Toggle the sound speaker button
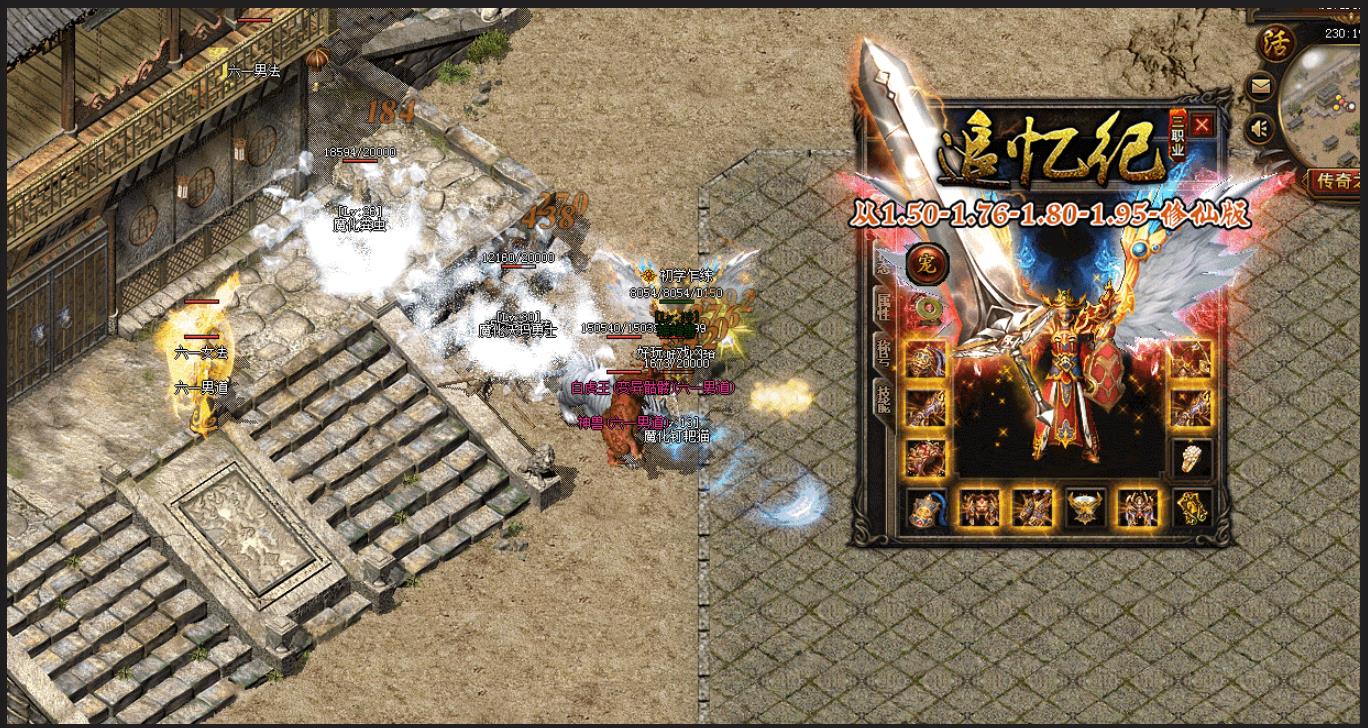The width and height of the screenshot is (1368, 728). (x=1261, y=128)
